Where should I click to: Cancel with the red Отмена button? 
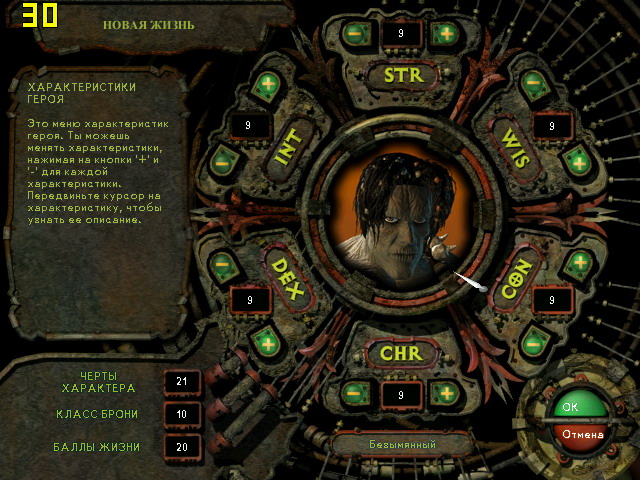click(x=580, y=435)
